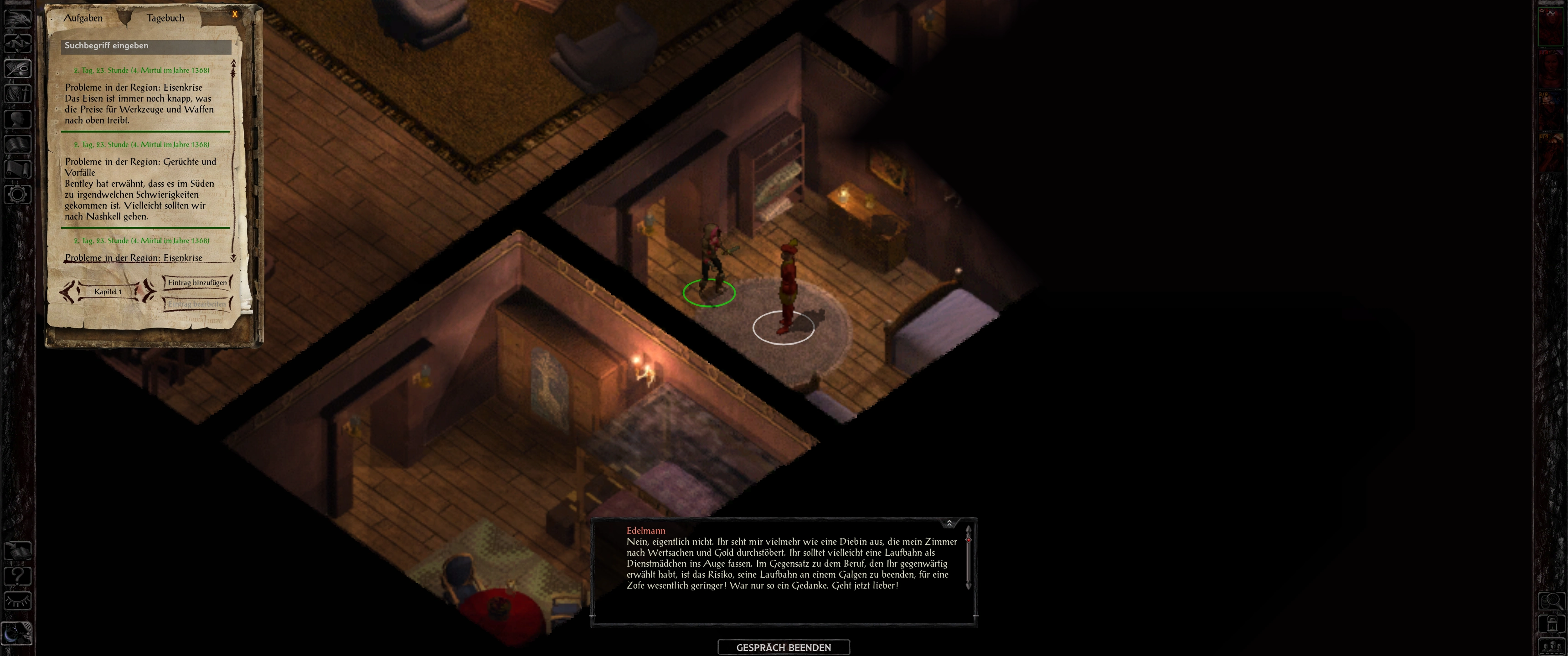Viewport: 1568px width, 656px height.
Task: Go to the previous chapter arrow
Action: [69, 292]
